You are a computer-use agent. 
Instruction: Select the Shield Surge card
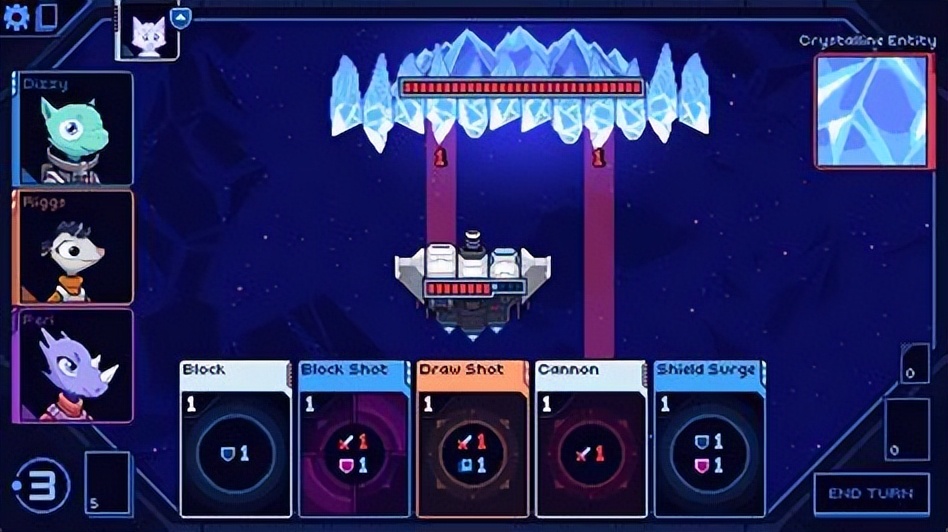click(x=709, y=439)
